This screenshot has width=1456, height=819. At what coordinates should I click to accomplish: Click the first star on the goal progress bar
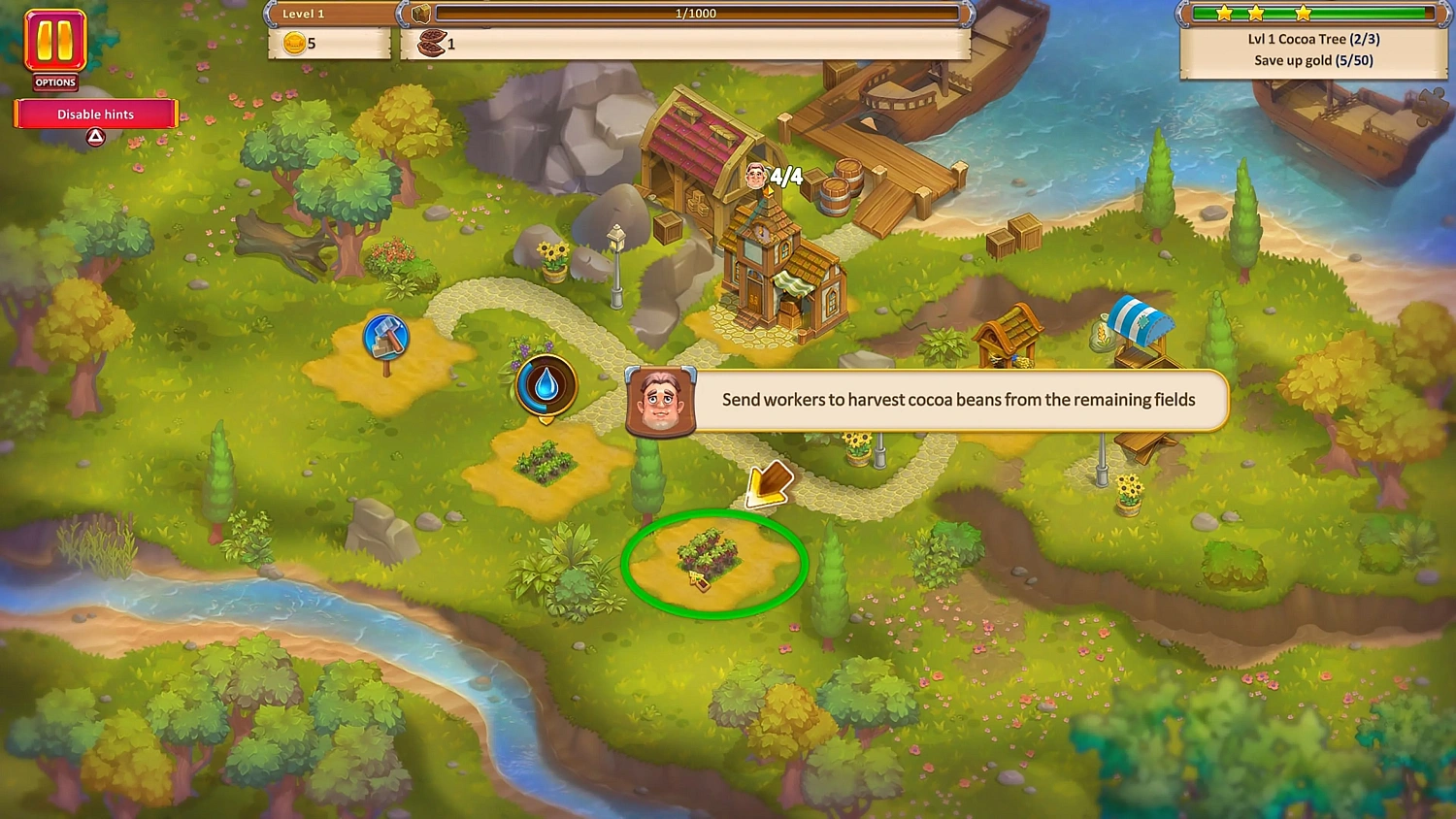(x=1225, y=13)
